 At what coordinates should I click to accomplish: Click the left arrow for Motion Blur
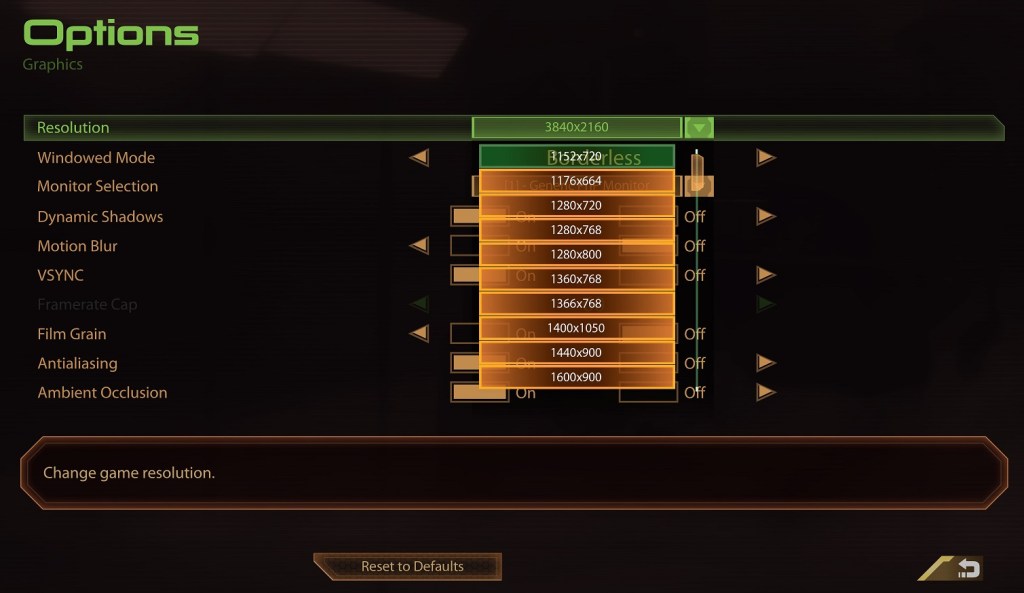click(x=419, y=246)
